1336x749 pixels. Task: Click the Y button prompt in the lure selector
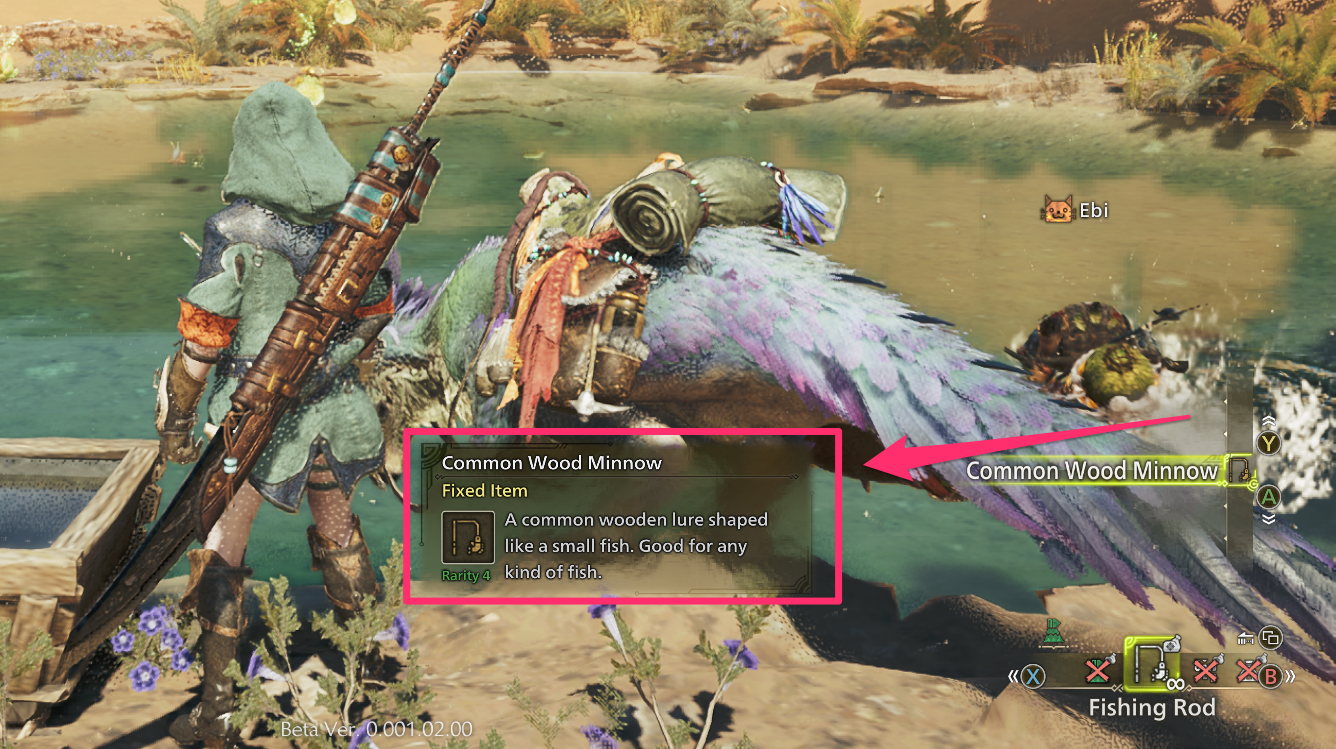pyautogui.click(x=1269, y=443)
